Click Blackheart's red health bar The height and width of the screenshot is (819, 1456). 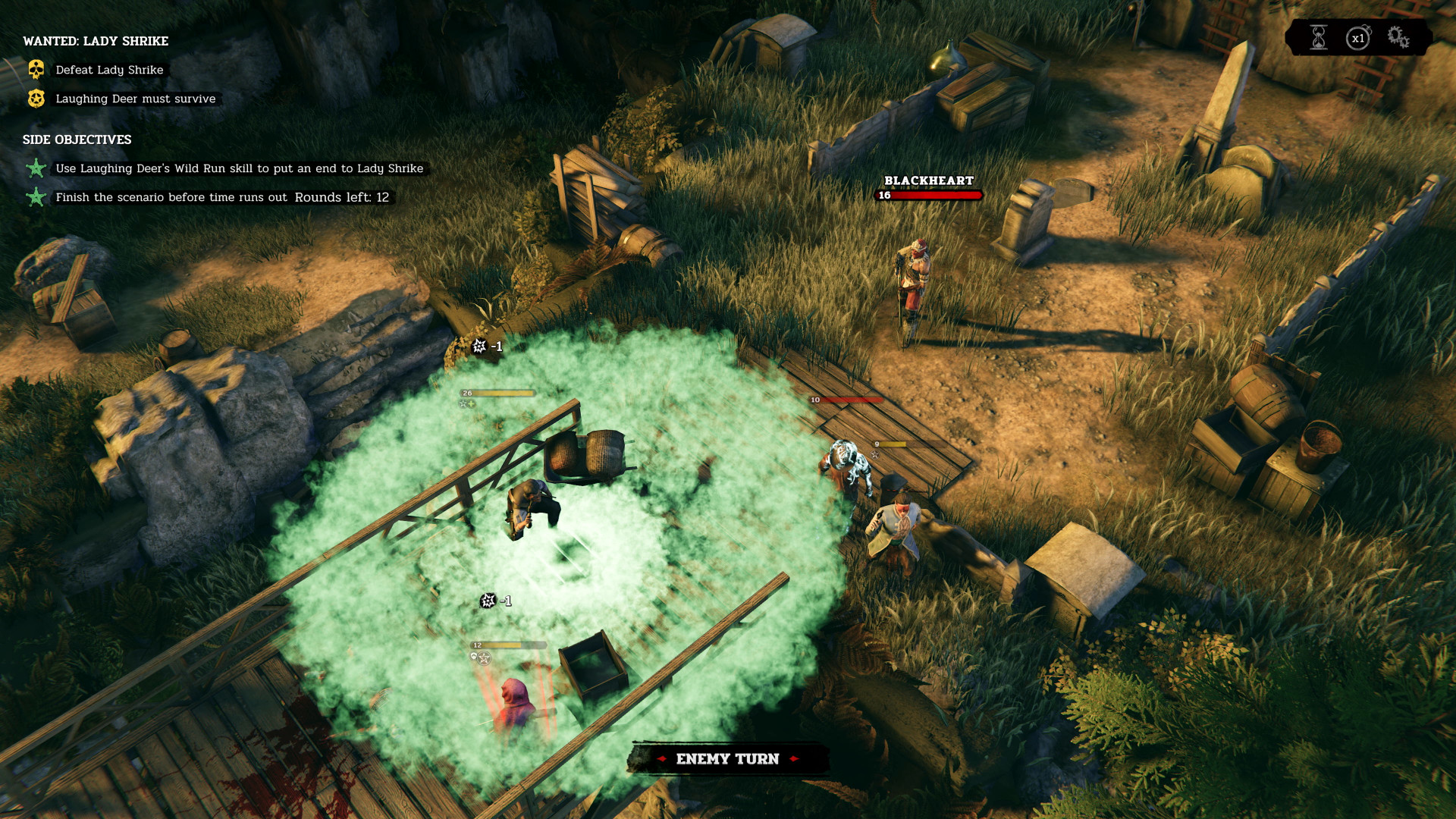coord(930,195)
